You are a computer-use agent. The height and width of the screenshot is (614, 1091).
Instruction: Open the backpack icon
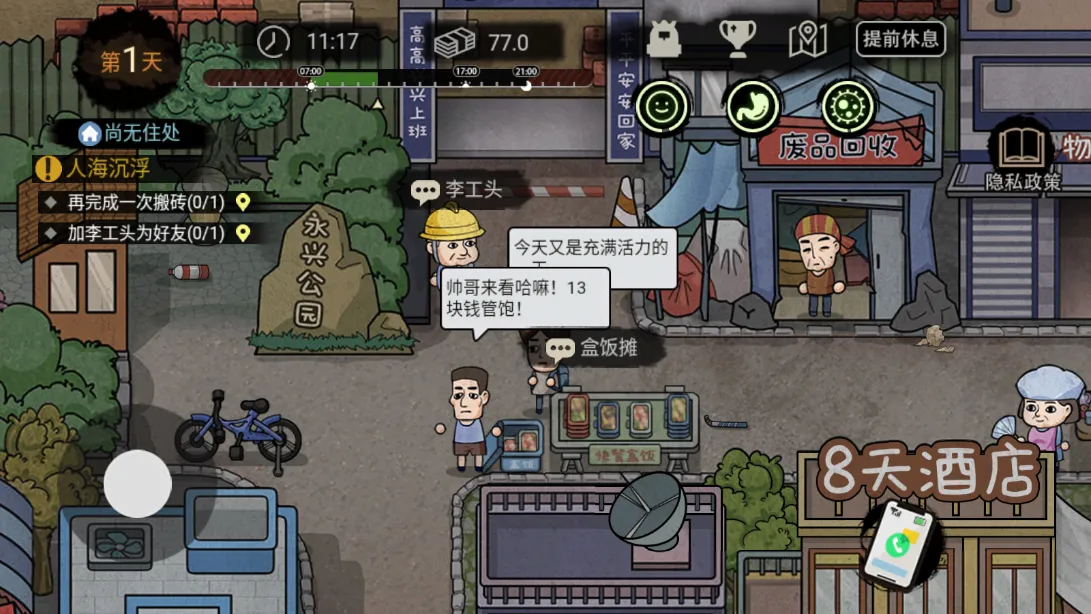point(664,40)
